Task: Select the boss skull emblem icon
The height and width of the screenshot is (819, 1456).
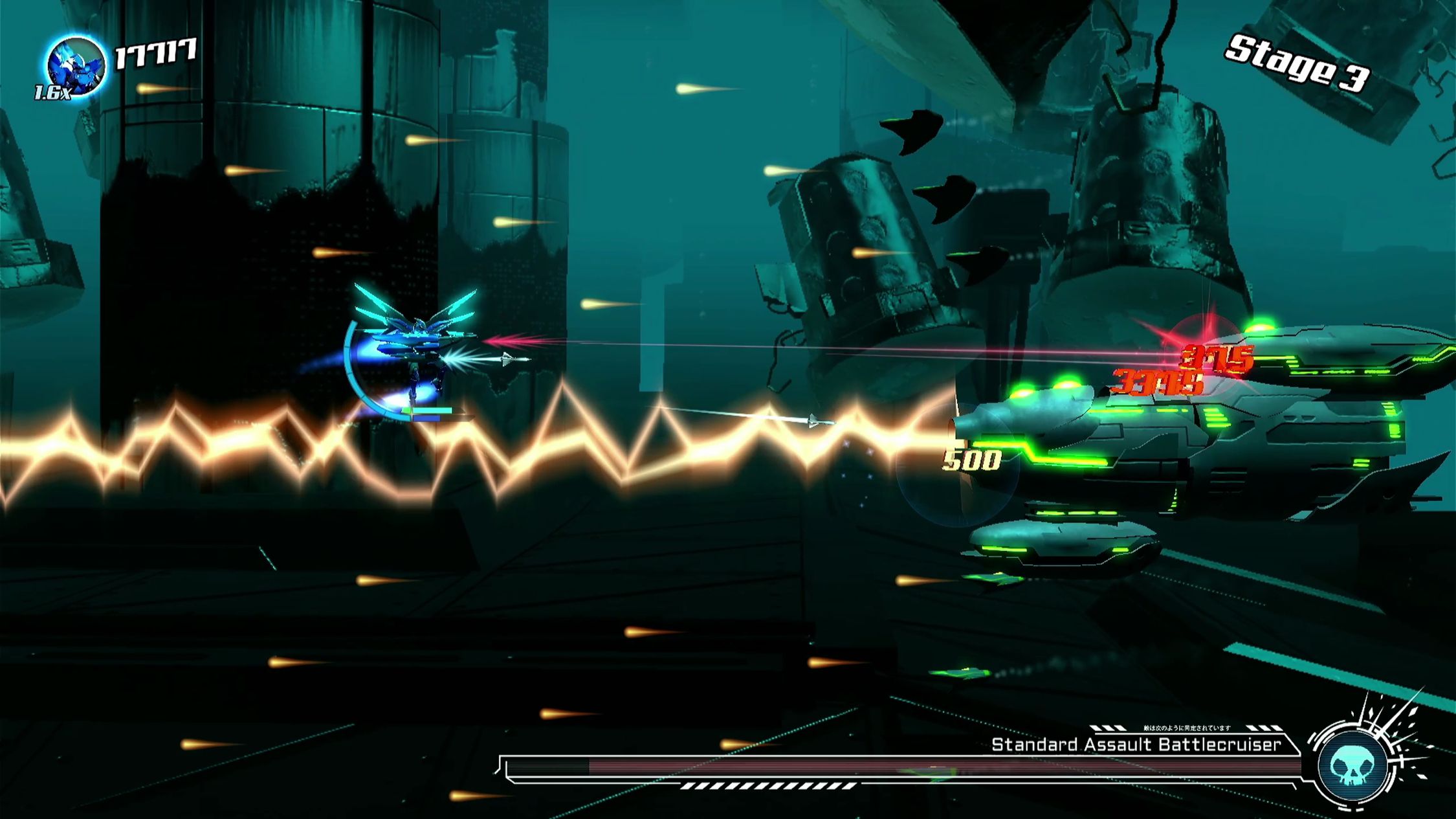Action: pyautogui.click(x=1354, y=766)
